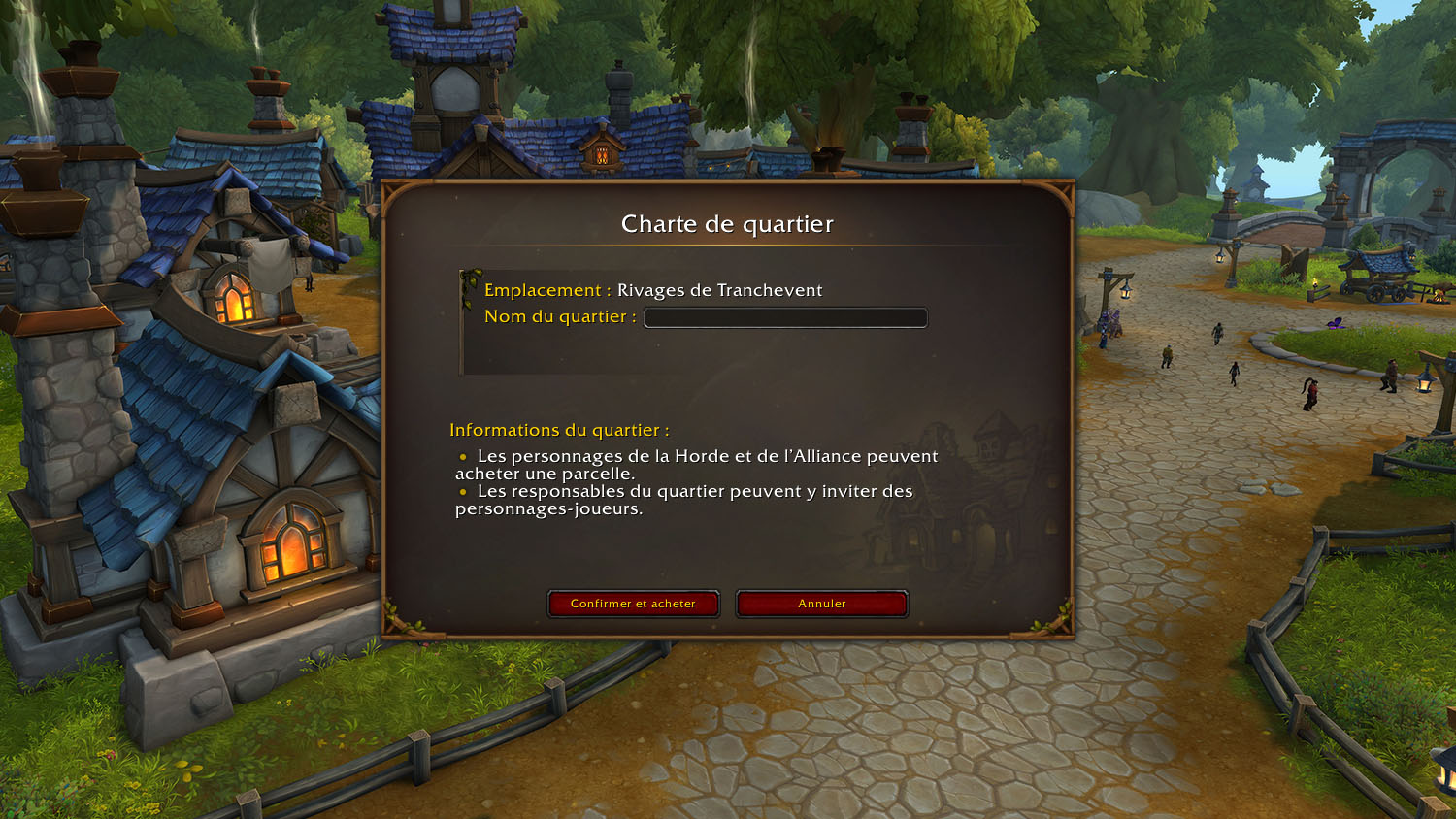
Task: Cancel with the "Annuler" button
Action: [x=821, y=604]
